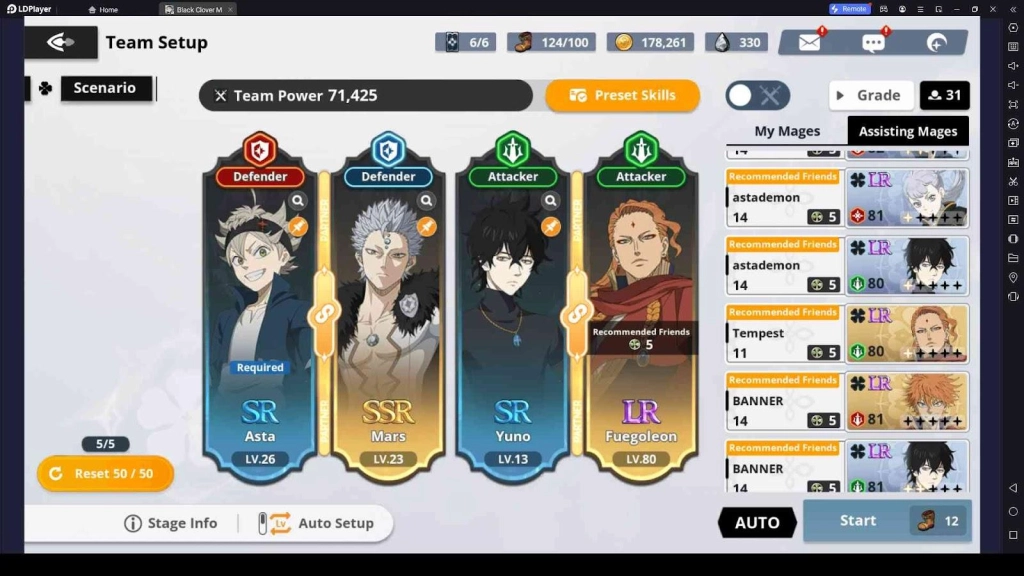Open the Preset Skills panel

point(622,96)
